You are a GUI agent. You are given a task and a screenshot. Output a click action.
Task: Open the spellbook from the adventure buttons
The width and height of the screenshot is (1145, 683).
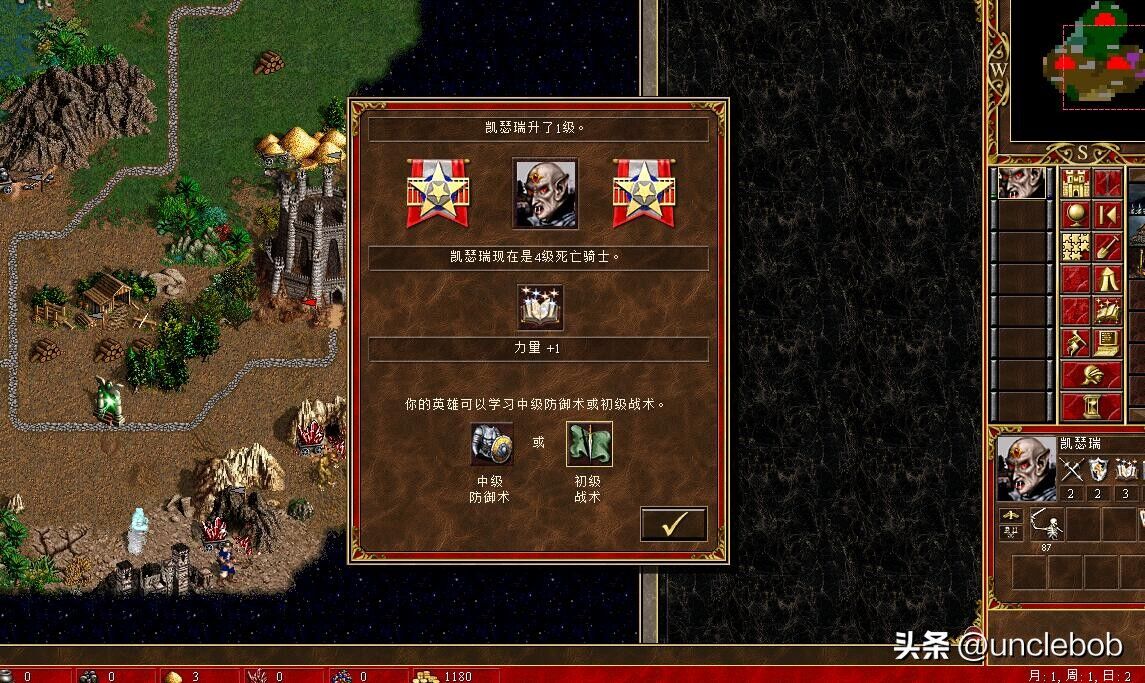(1107, 309)
